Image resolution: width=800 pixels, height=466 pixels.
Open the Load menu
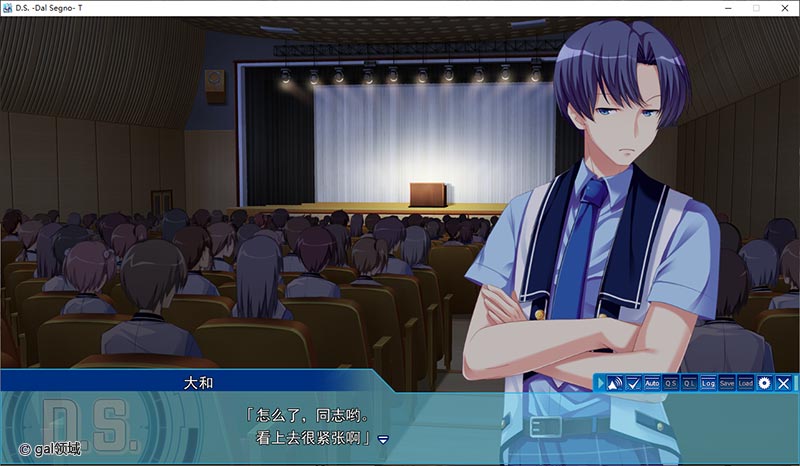pos(746,383)
